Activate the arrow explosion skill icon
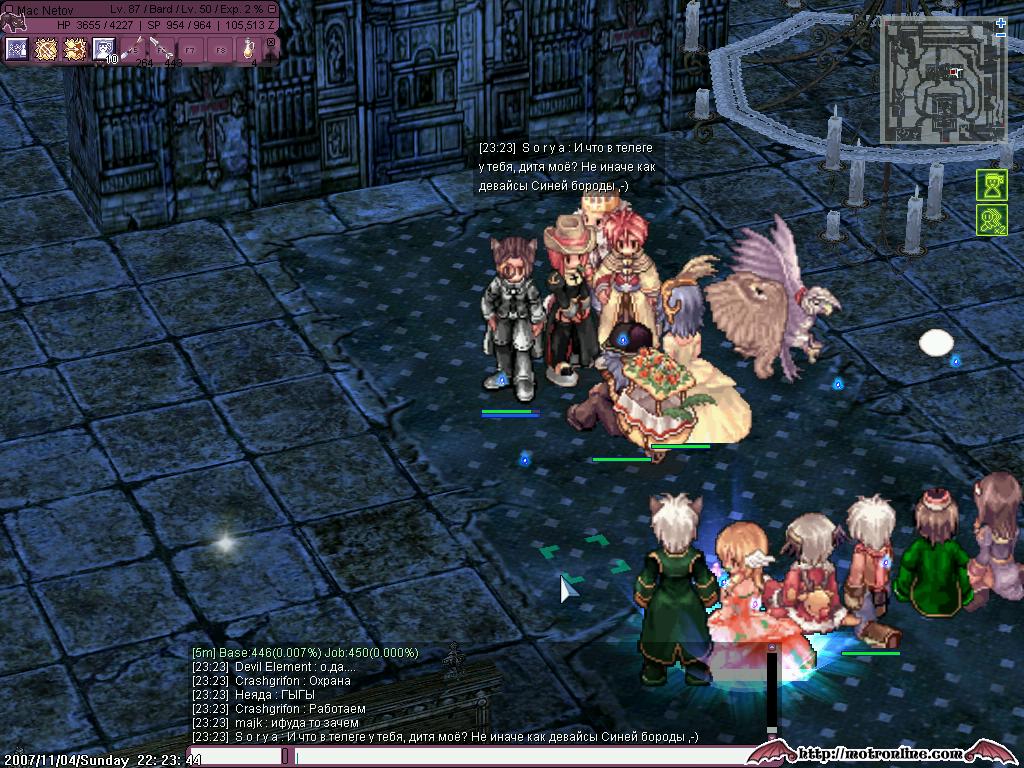The image size is (1024, 768). (x=74, y=49)
